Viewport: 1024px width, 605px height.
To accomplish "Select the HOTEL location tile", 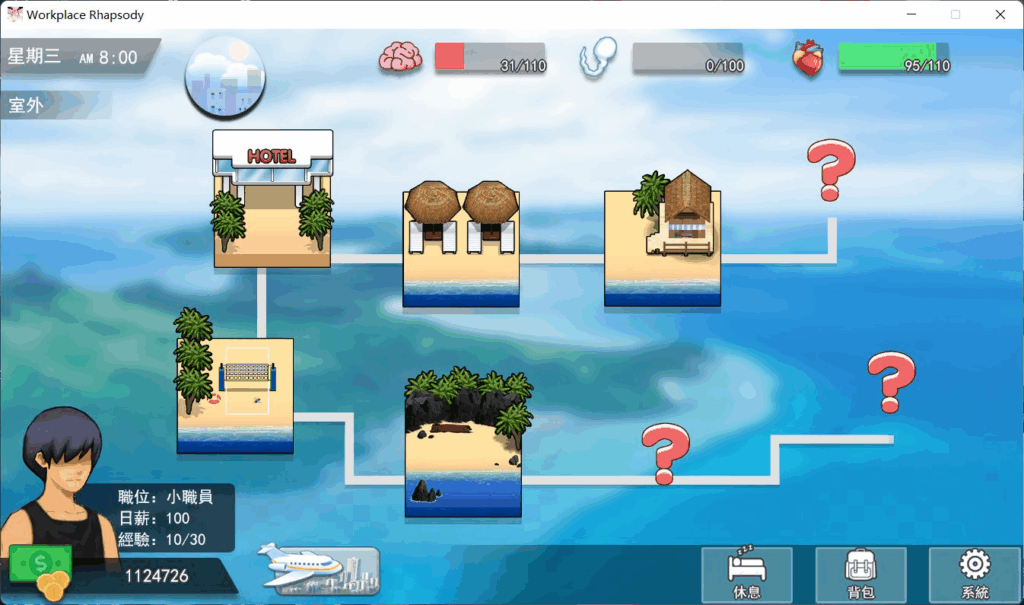I will (x=272, y=198).
